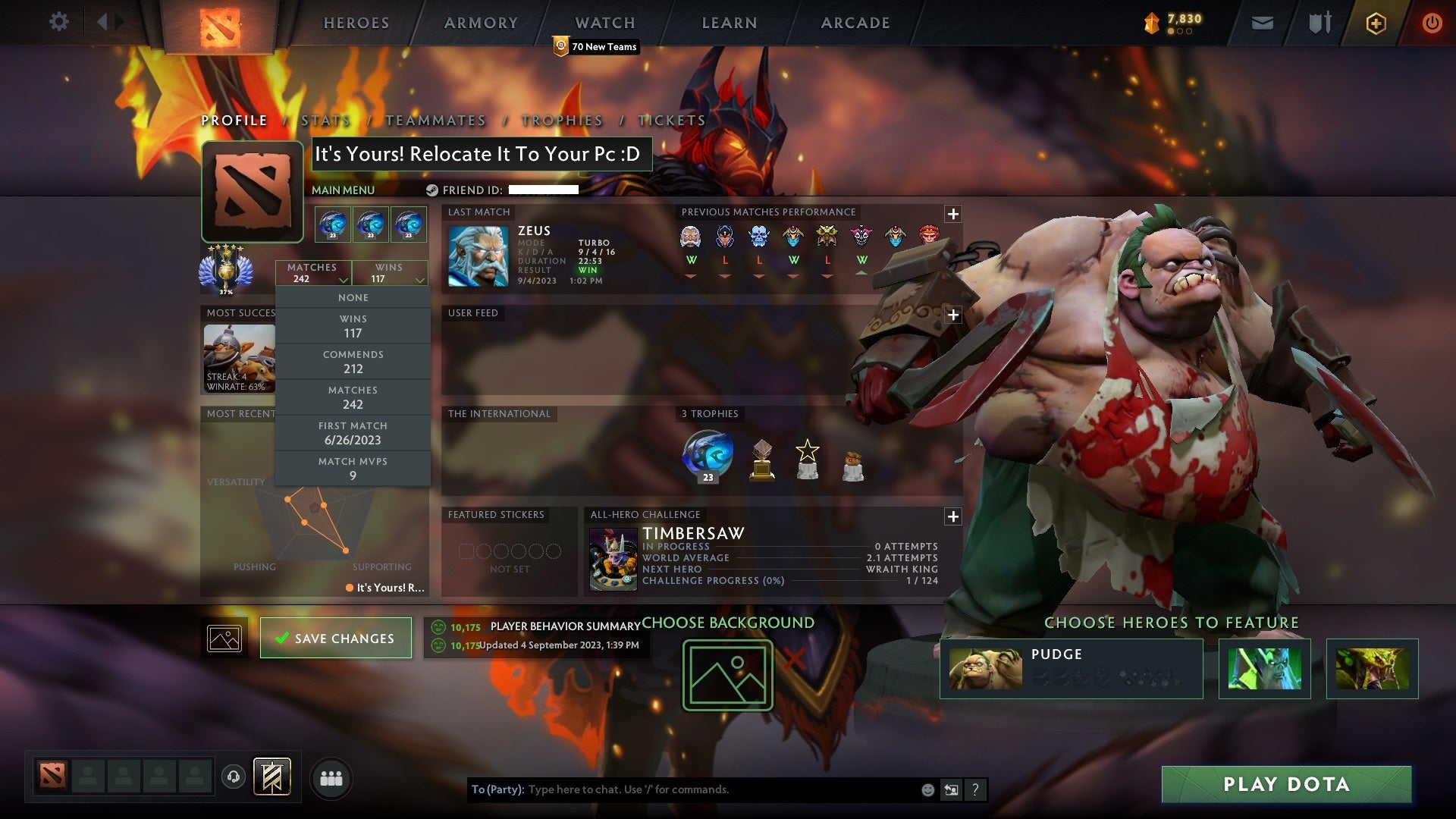1456x819 pixels.
Task: Open the Trophies tab
Action: 561,120
